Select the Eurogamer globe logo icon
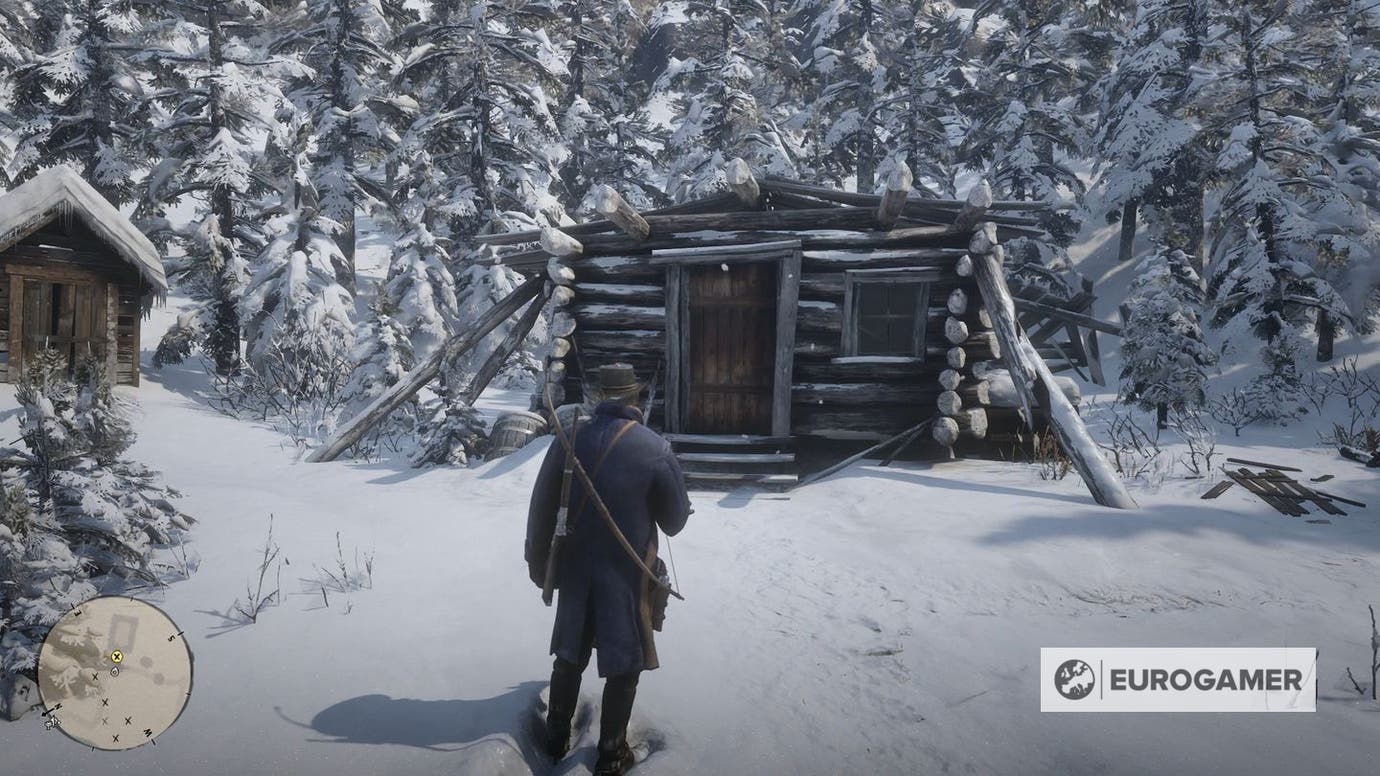 pyautogui.click(x=1077, y=679)
